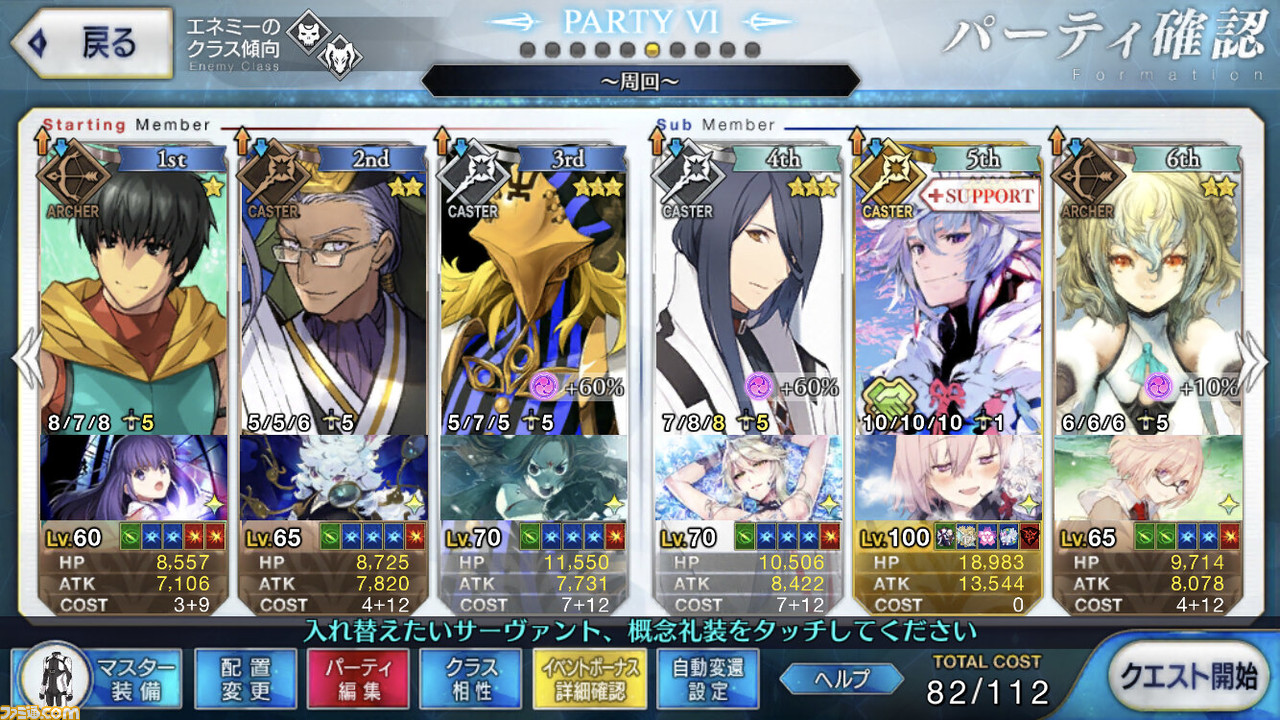Choose the 2nd slot Caster with glasses
This screenshot has height=720, width=1280.
[x=334, y=290]
